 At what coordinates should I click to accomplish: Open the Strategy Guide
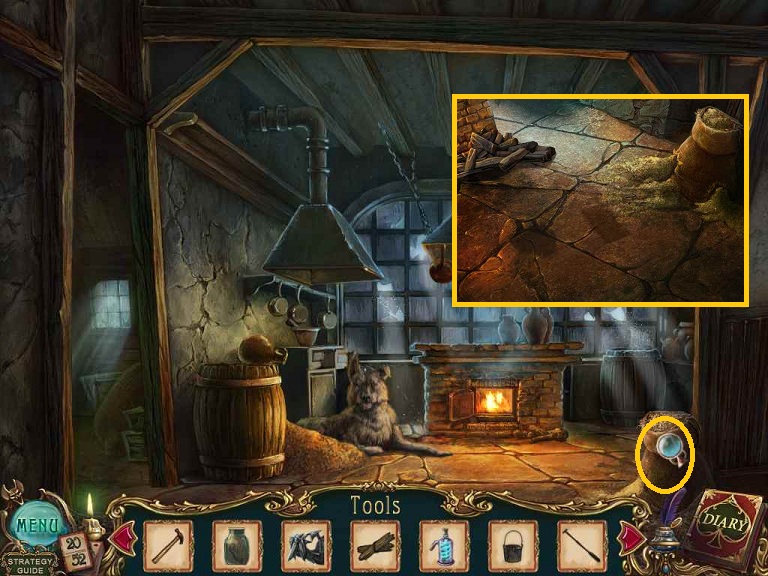[x=27, y=563]
